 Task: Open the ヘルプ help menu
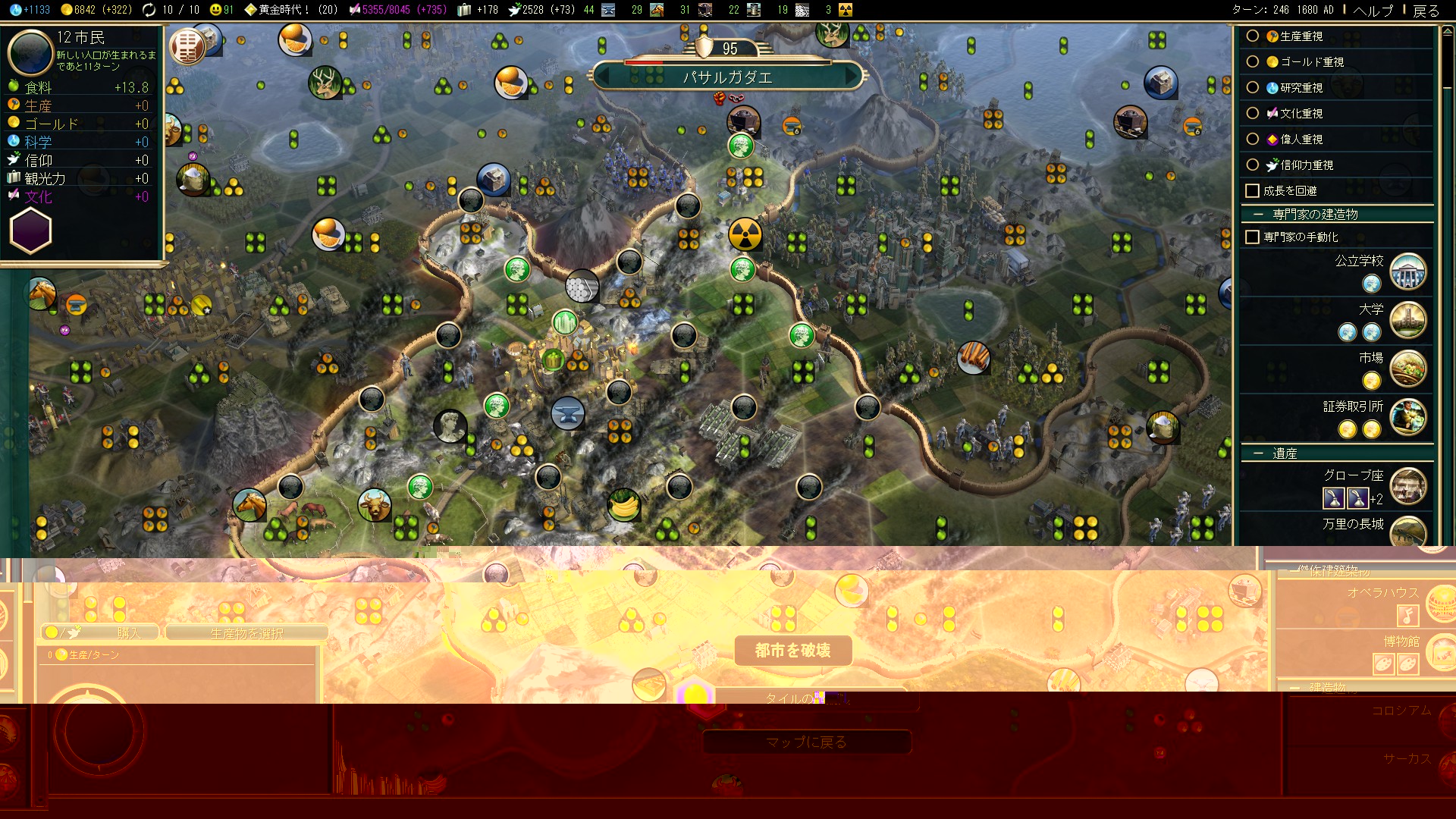point(1373,10)
